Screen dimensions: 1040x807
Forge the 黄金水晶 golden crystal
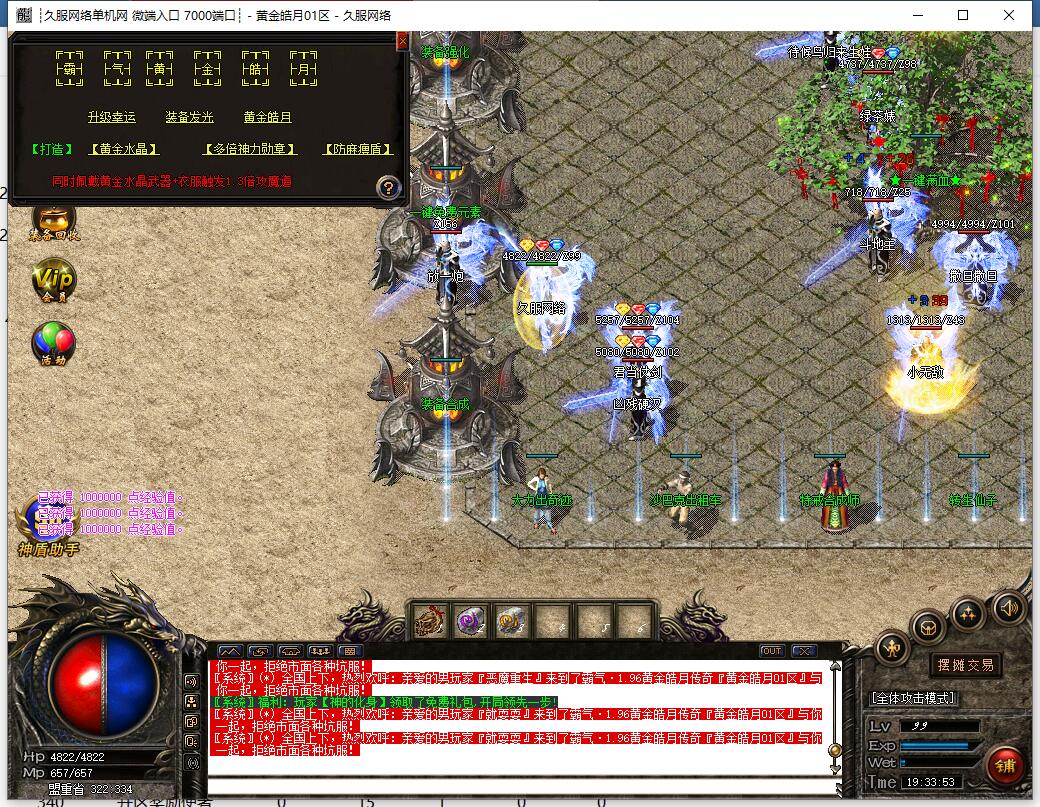[x=124, y=149]
